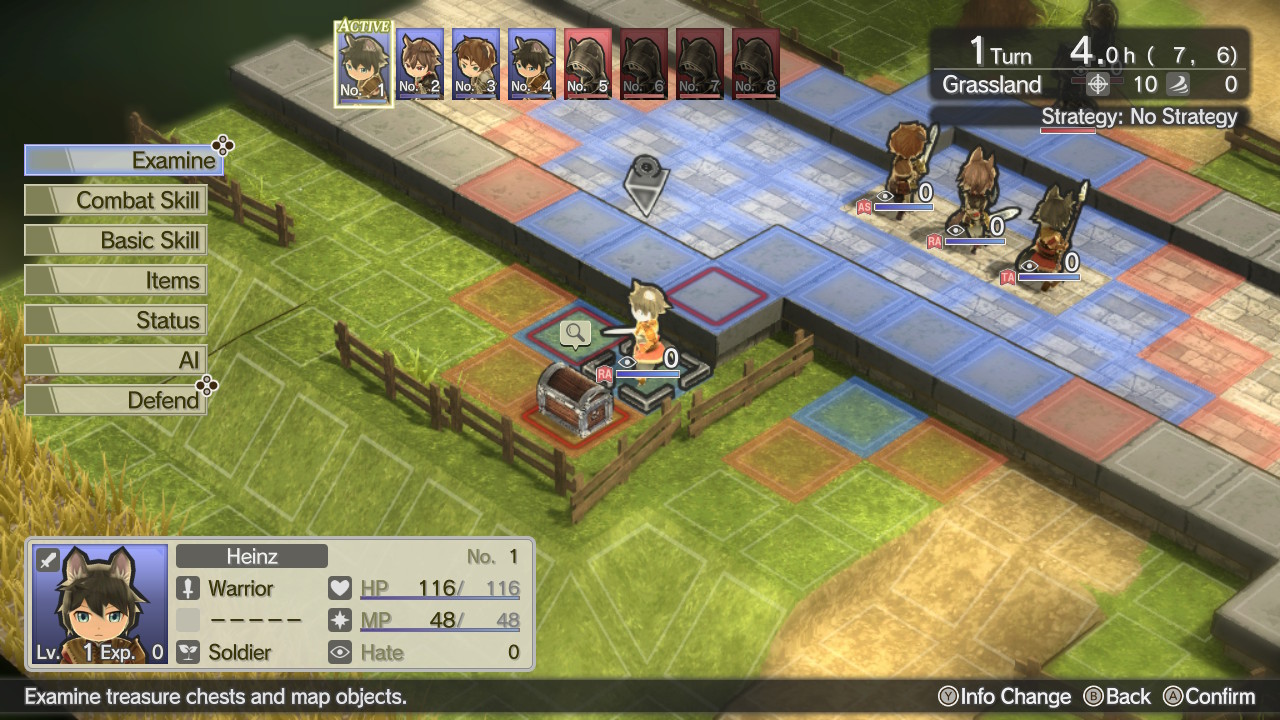The width and height of the screenshot is (1280, 720).
Task: Select the active No. 1 turn portrait
Action: coord(364,63)
